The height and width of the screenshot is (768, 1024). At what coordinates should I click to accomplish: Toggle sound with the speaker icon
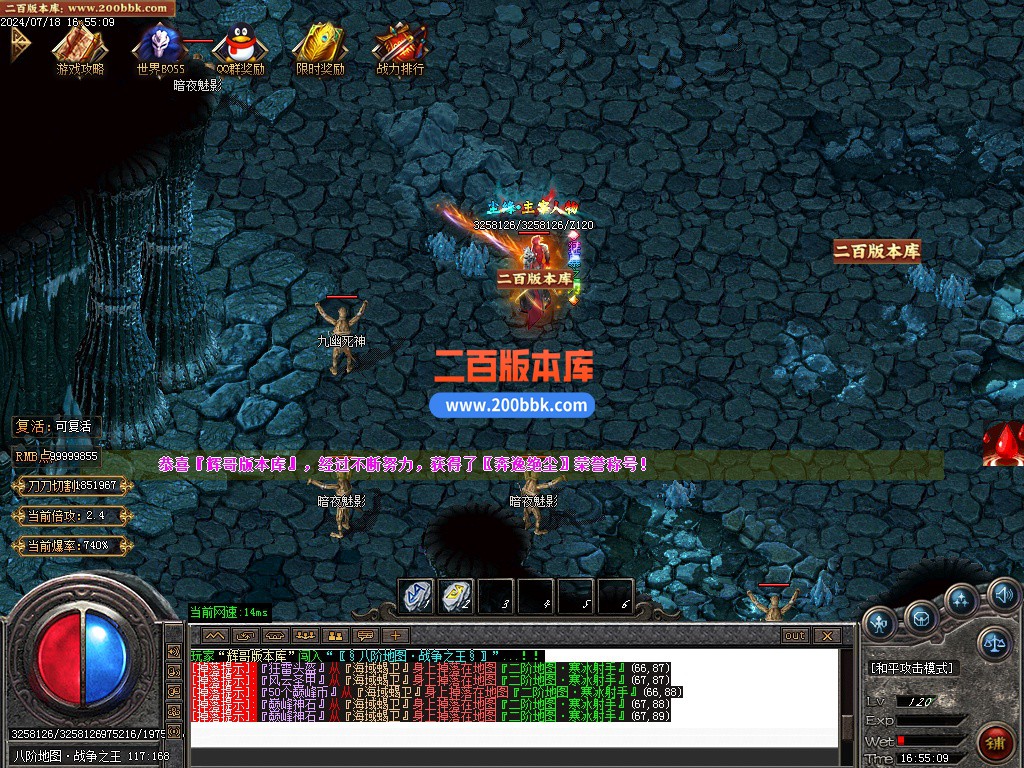pyautogui.click(x=1003, y=596)
